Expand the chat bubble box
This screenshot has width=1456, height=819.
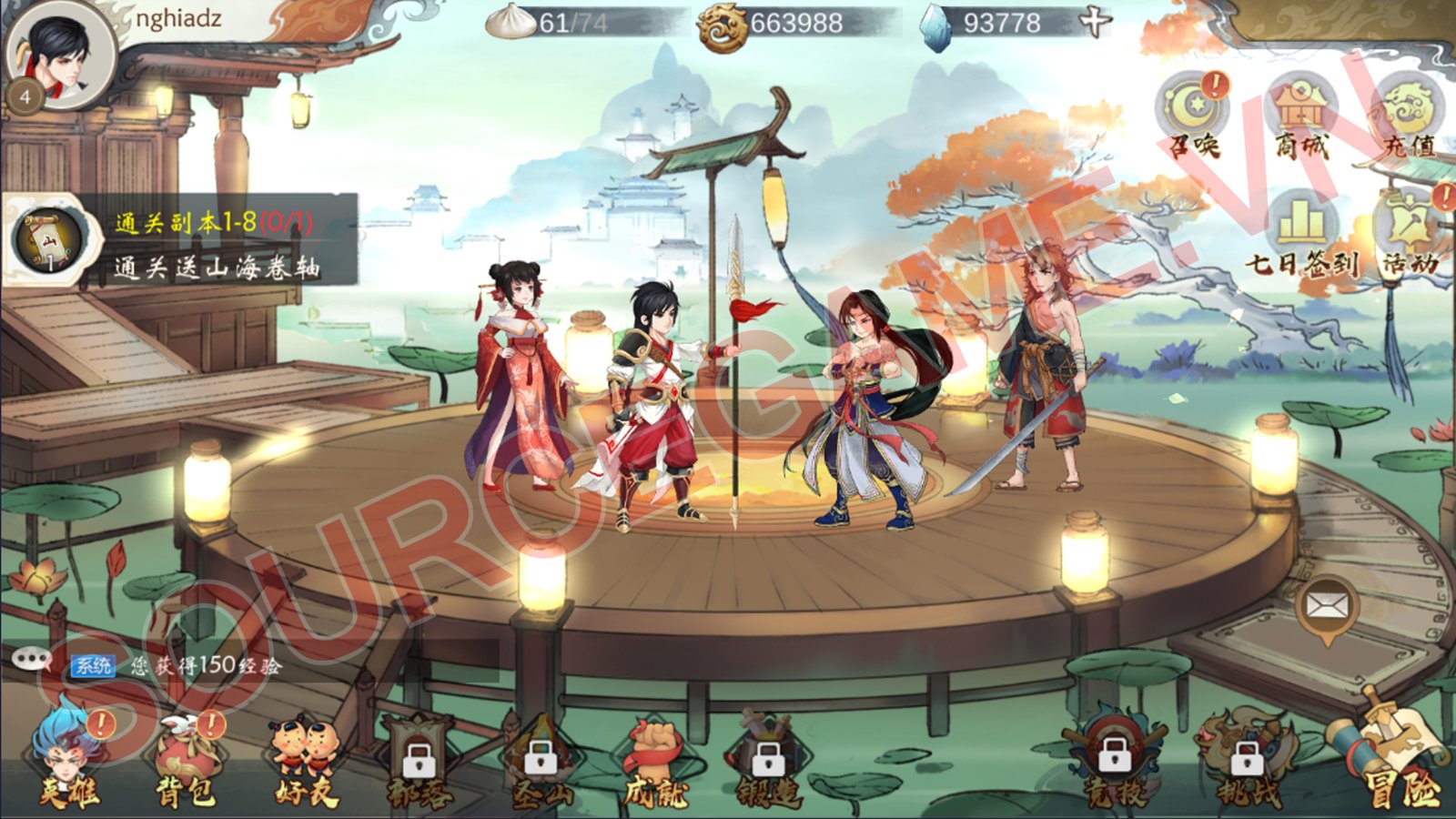pos(33,660)
